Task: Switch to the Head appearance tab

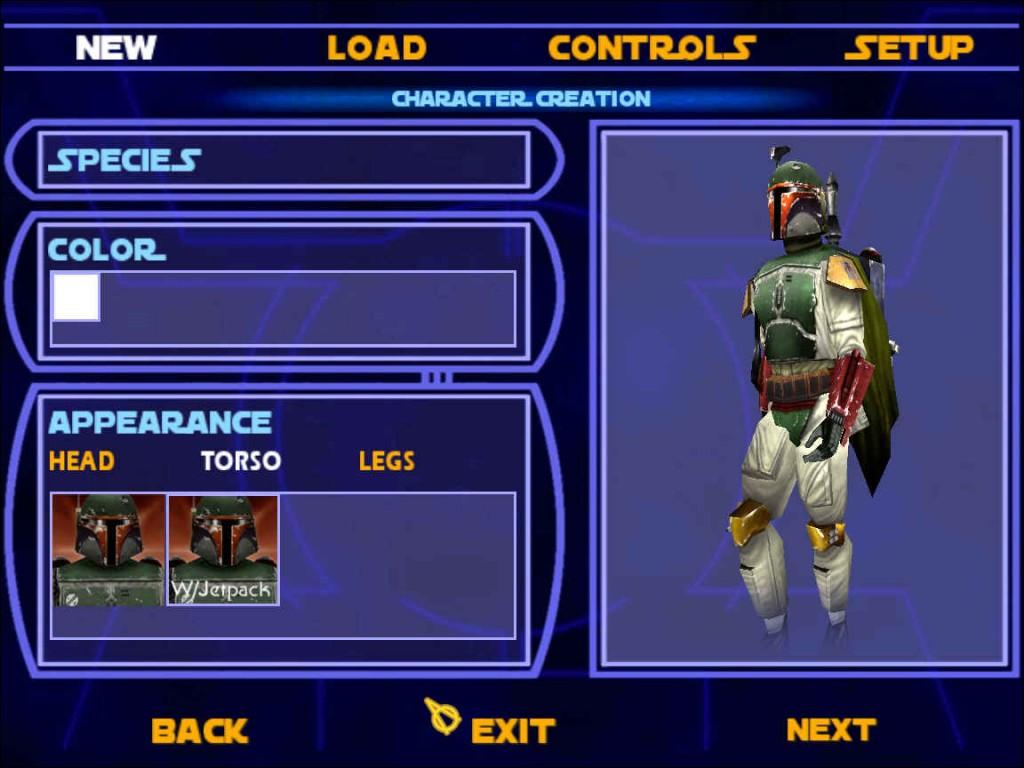Action: click(x=81, y=461)
